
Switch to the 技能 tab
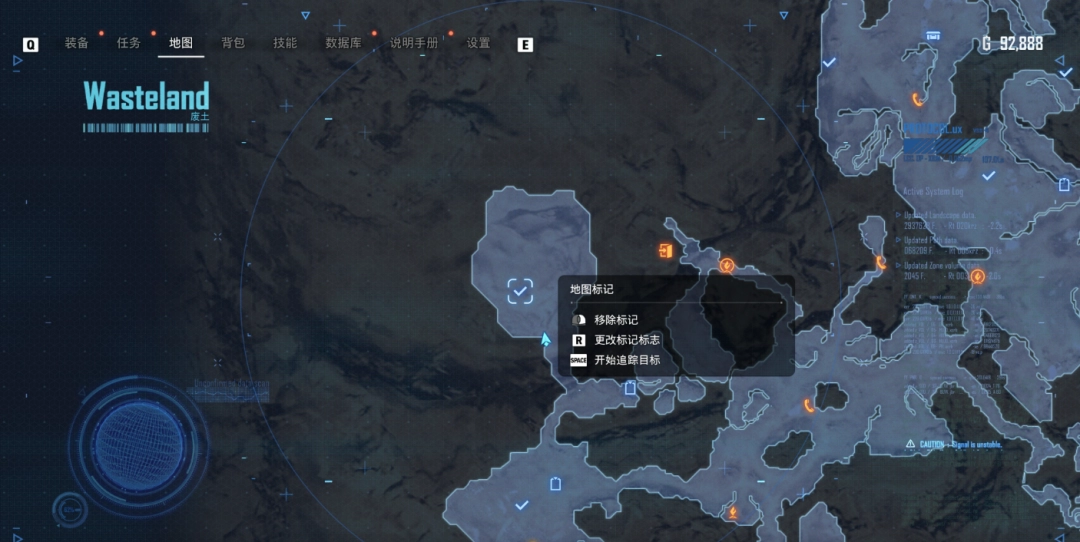285,43
